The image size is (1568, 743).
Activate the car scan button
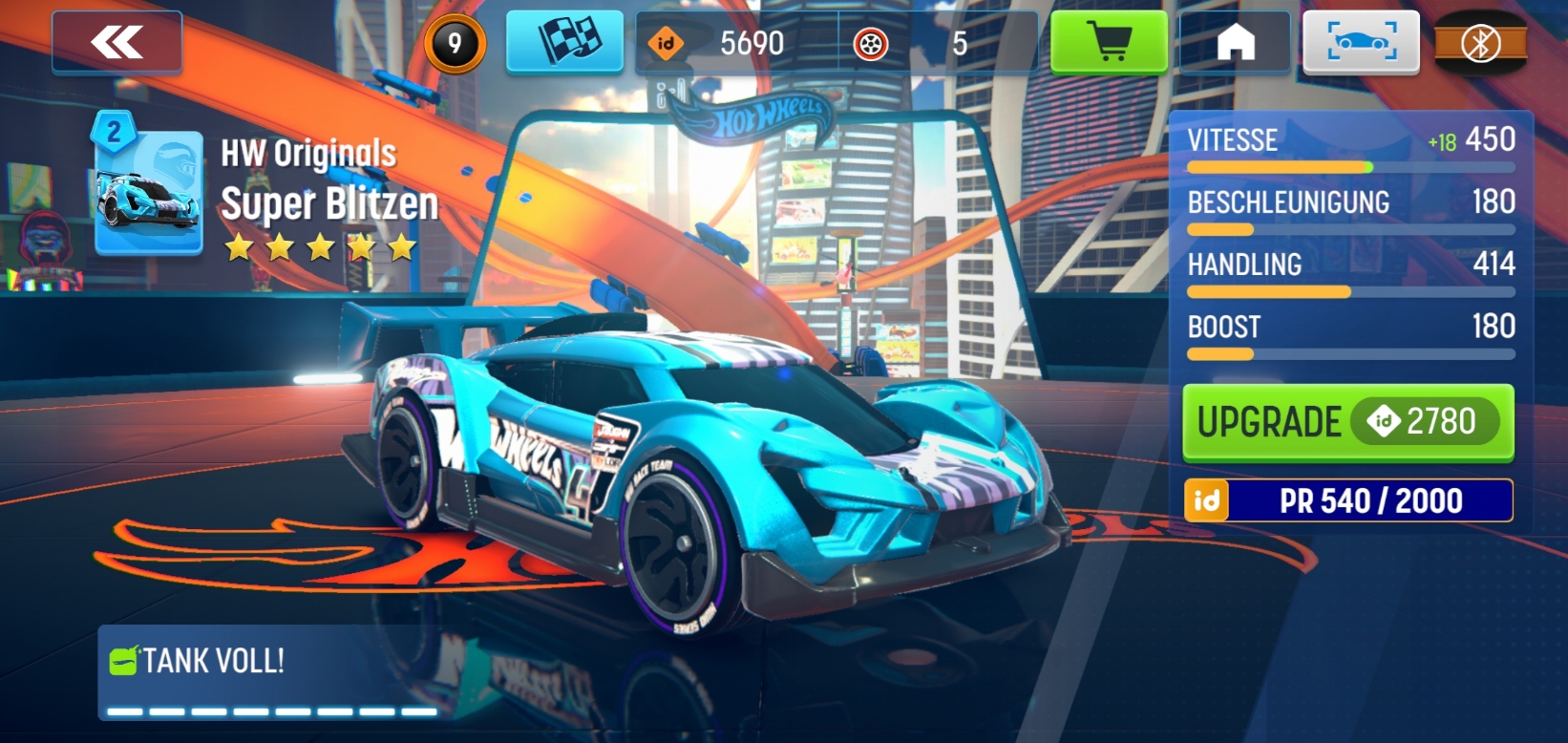(x=1362, y=43)
